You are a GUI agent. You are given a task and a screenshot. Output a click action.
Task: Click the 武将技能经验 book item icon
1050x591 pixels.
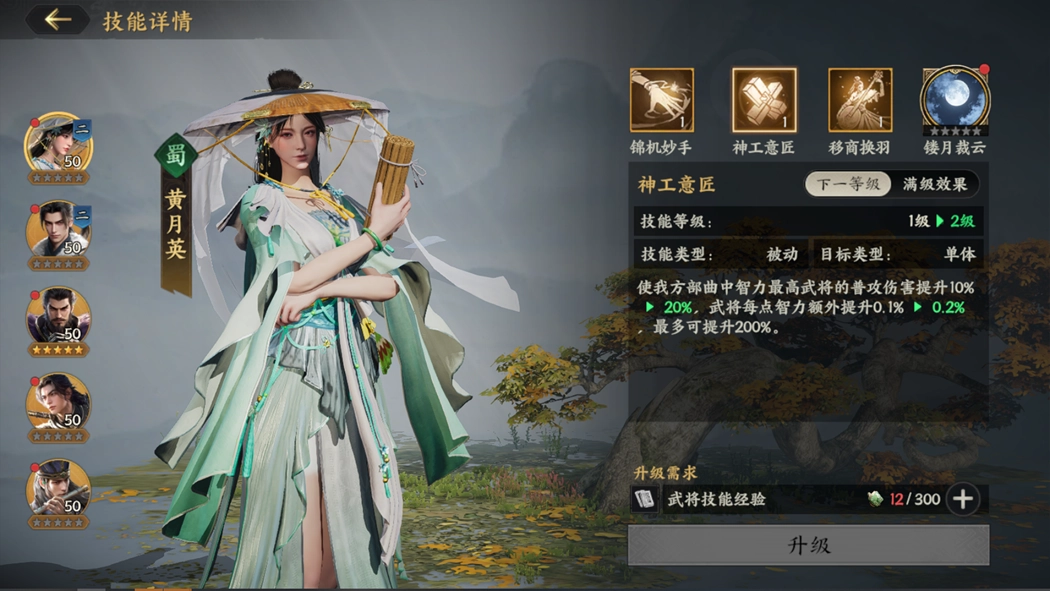click(645, 499)
